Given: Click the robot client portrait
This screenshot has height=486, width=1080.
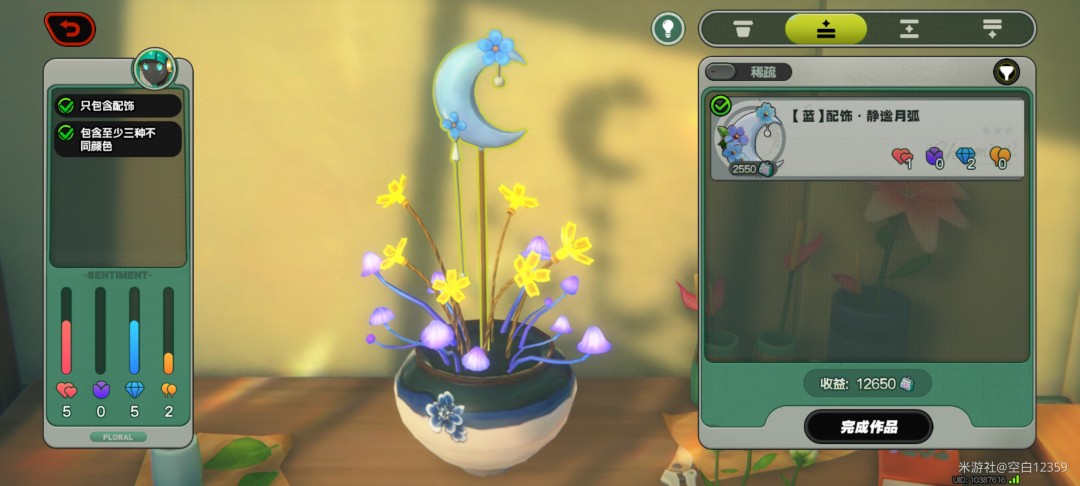Looking at the screenshot, I should [x=155, y=70].
